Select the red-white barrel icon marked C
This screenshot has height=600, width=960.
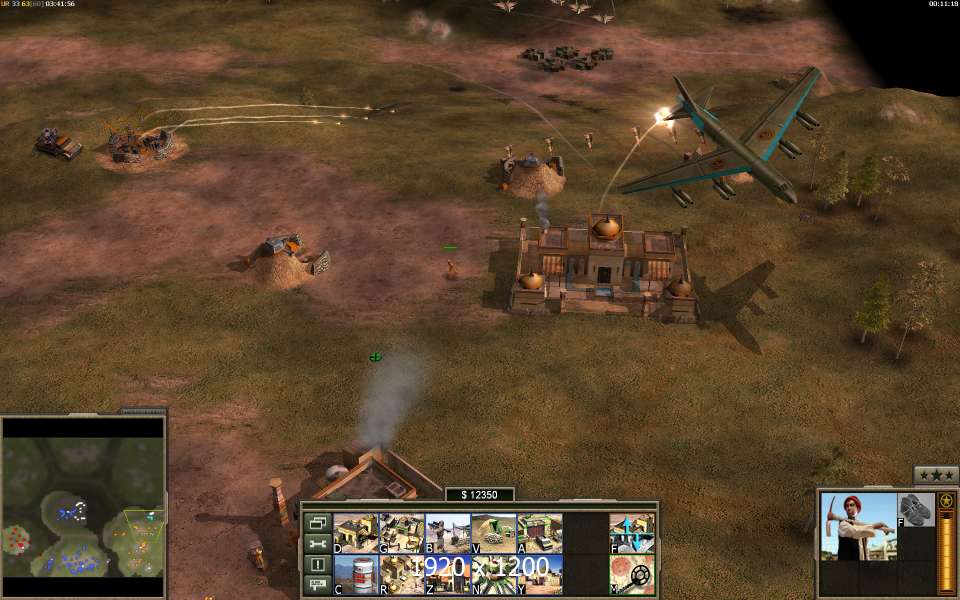[355, 575]
